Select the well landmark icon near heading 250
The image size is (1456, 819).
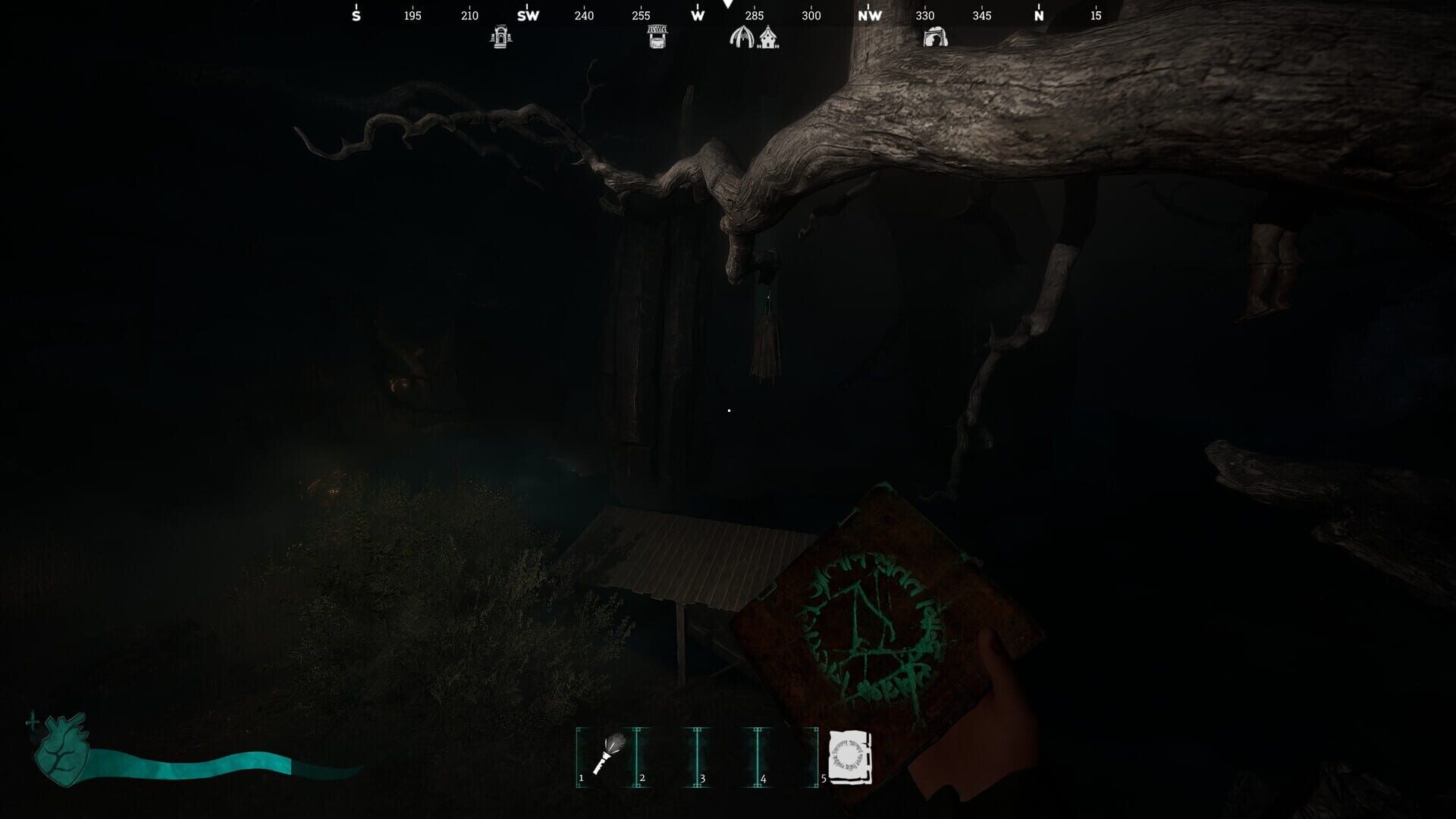coord(657,36)
